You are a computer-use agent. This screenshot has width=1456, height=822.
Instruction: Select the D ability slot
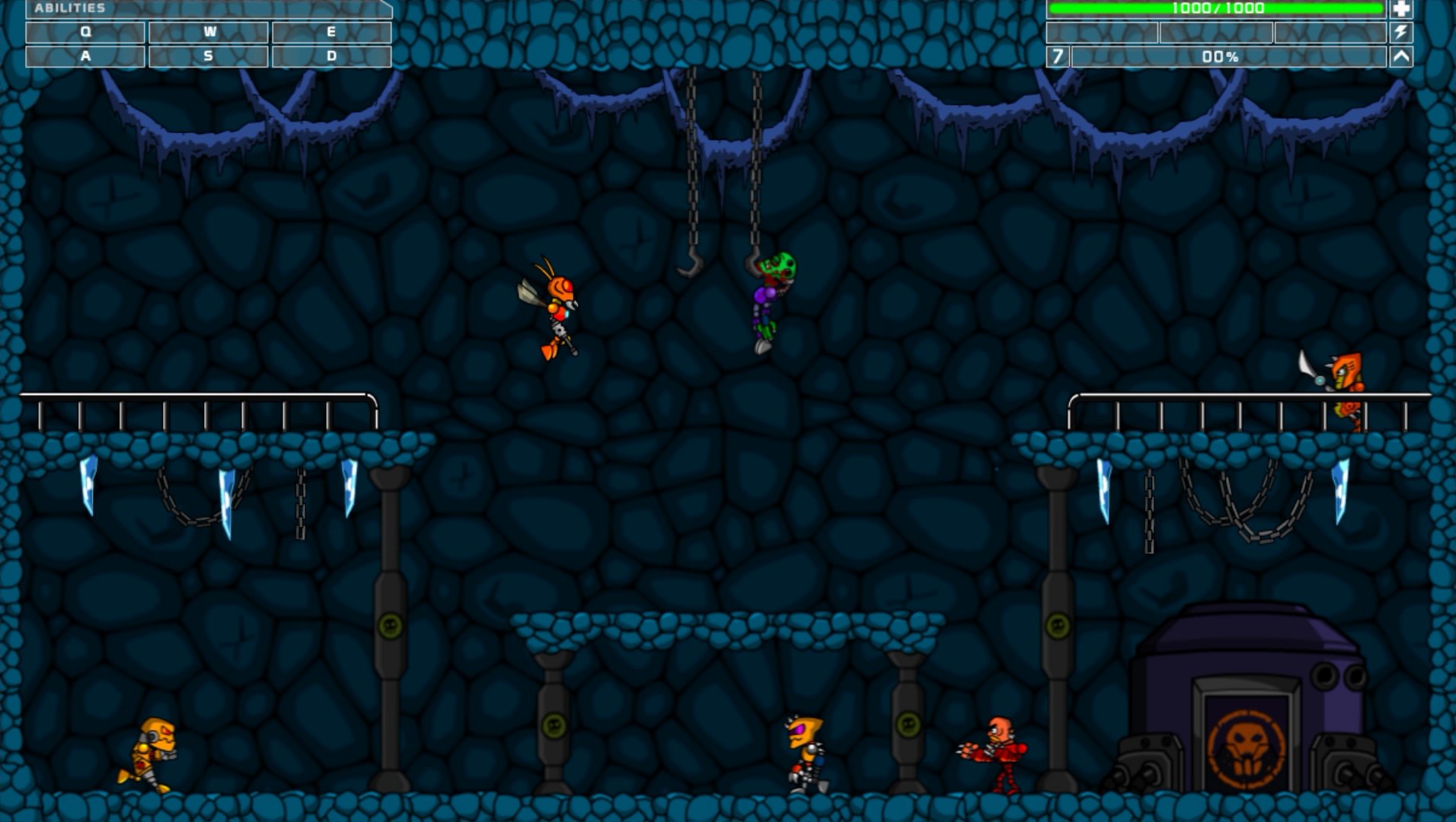coord(332,55)
